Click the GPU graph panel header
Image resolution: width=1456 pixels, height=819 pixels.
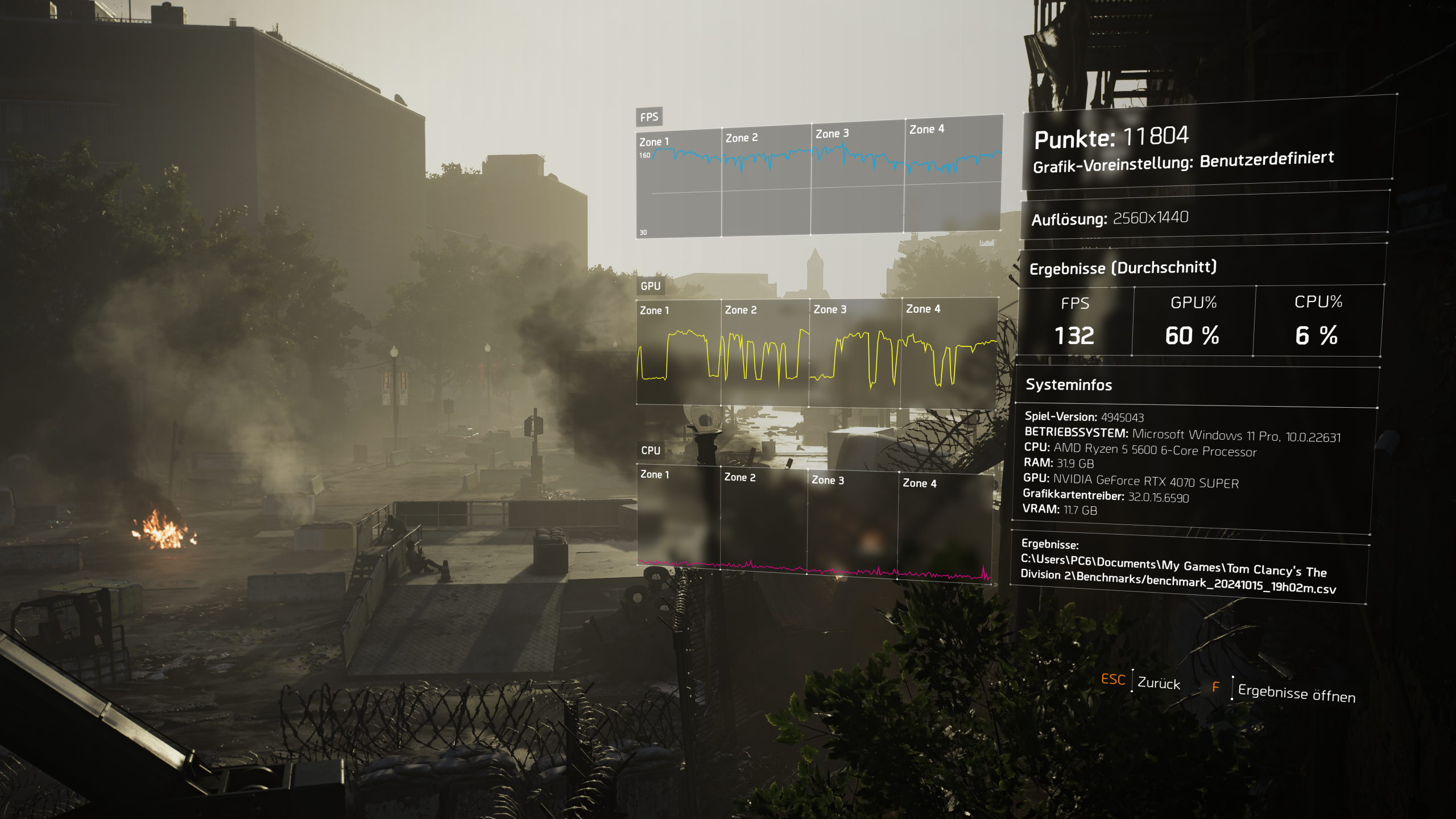652,287
